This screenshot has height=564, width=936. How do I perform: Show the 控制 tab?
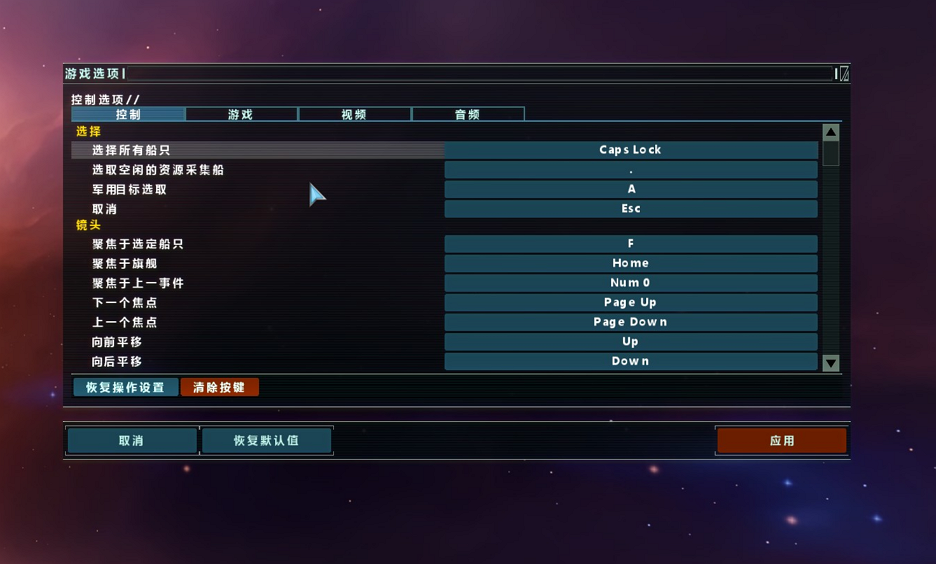[x=128, y=115]
